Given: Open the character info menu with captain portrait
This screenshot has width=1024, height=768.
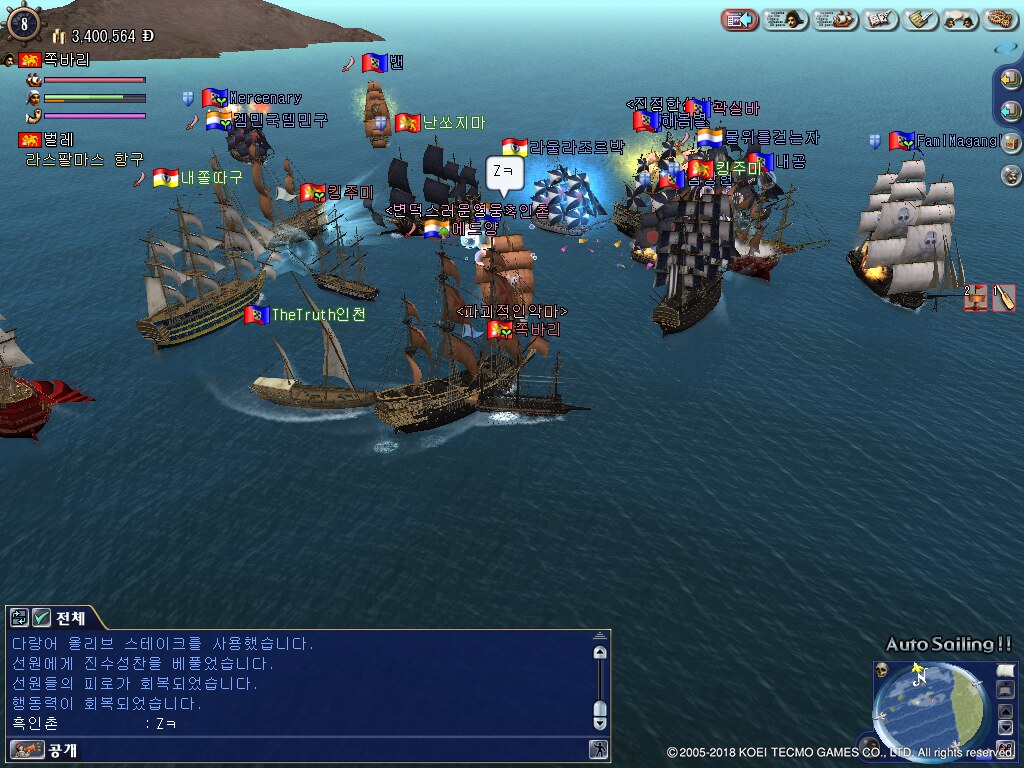Looking at the screenshot, I should pos(785,19).
